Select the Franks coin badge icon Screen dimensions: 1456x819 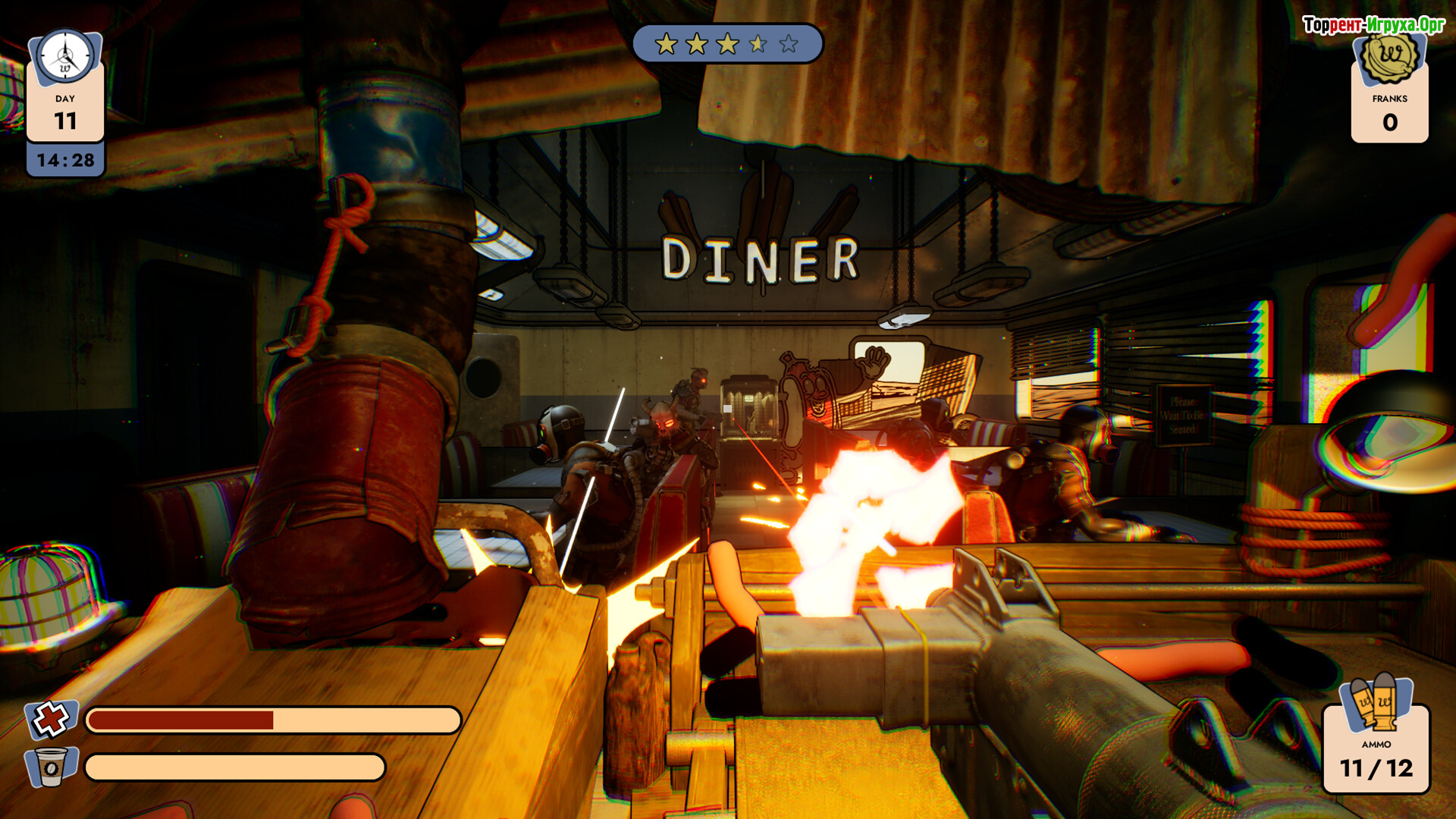pyautogui.click(x=1389, y=58)
